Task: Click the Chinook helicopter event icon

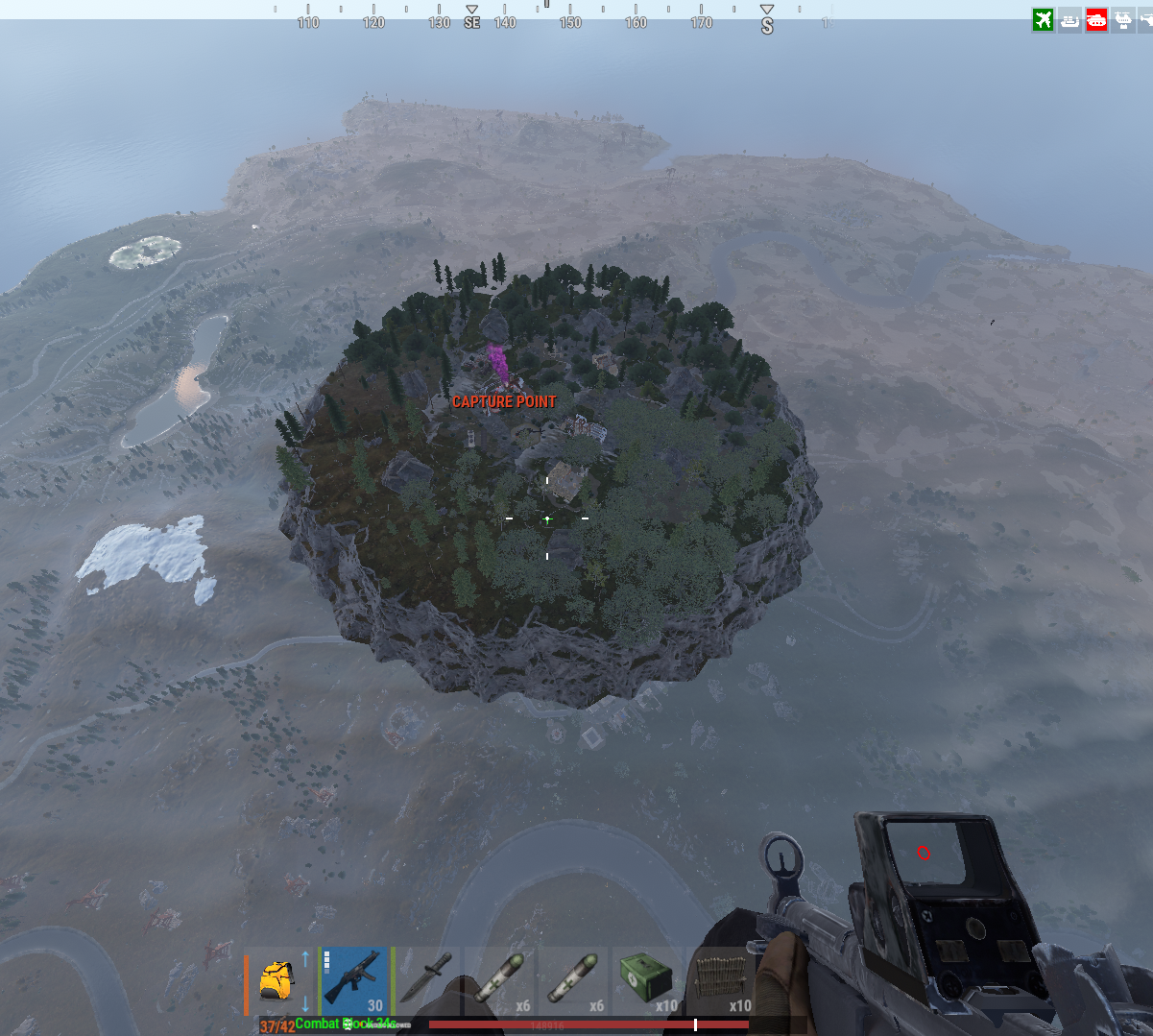Action: tap(1122, 19)
